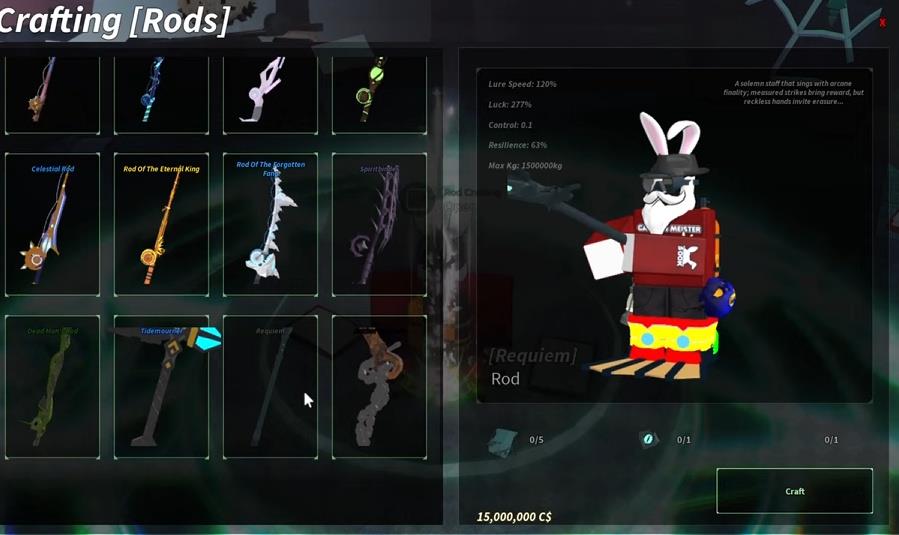Click the grey stone material icon
This screenshot has height=535, width=899.
pyautogui.click(x=503, y=441)
